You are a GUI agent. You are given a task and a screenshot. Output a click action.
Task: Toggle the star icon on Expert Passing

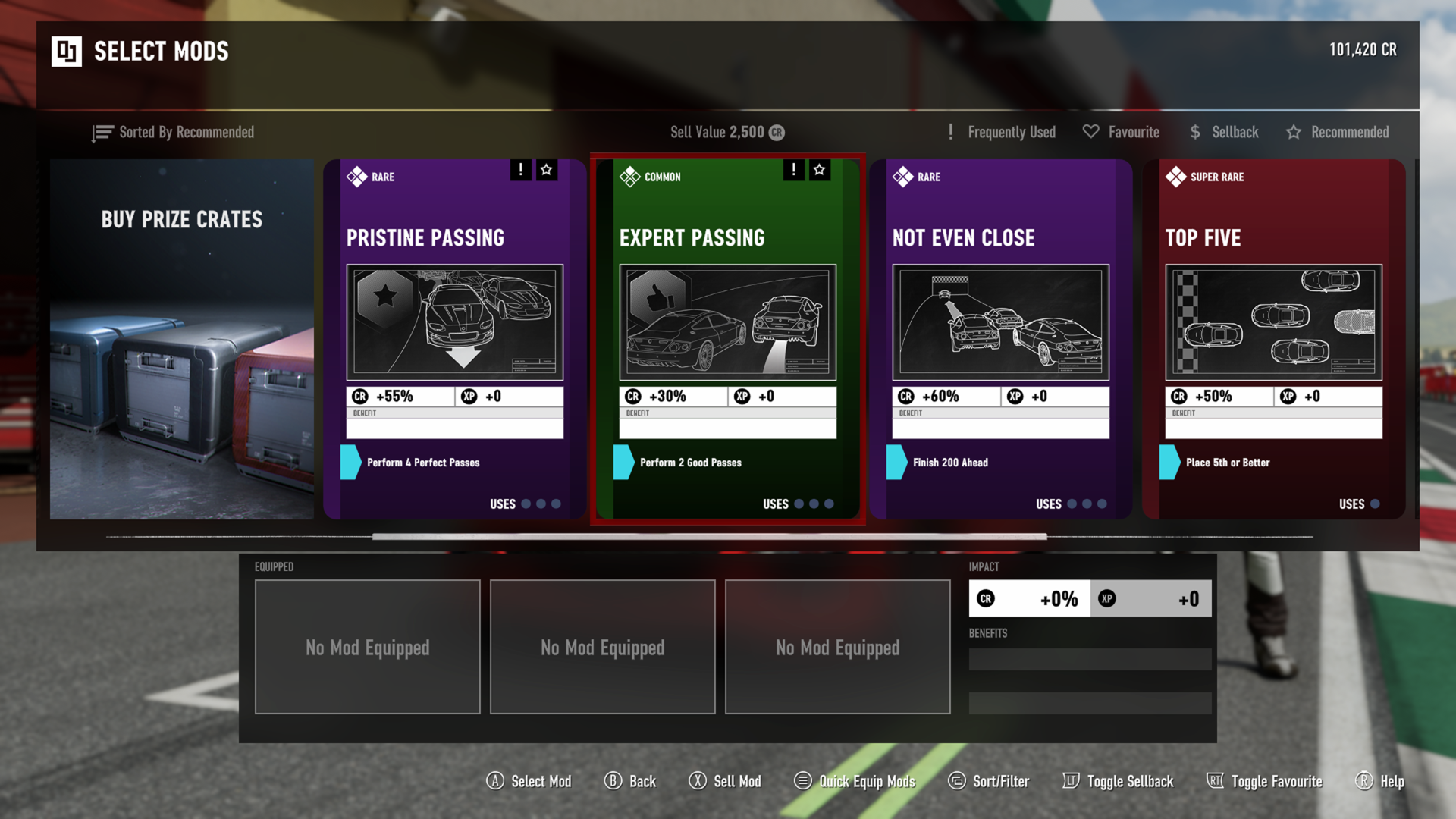tap(819, 170)
